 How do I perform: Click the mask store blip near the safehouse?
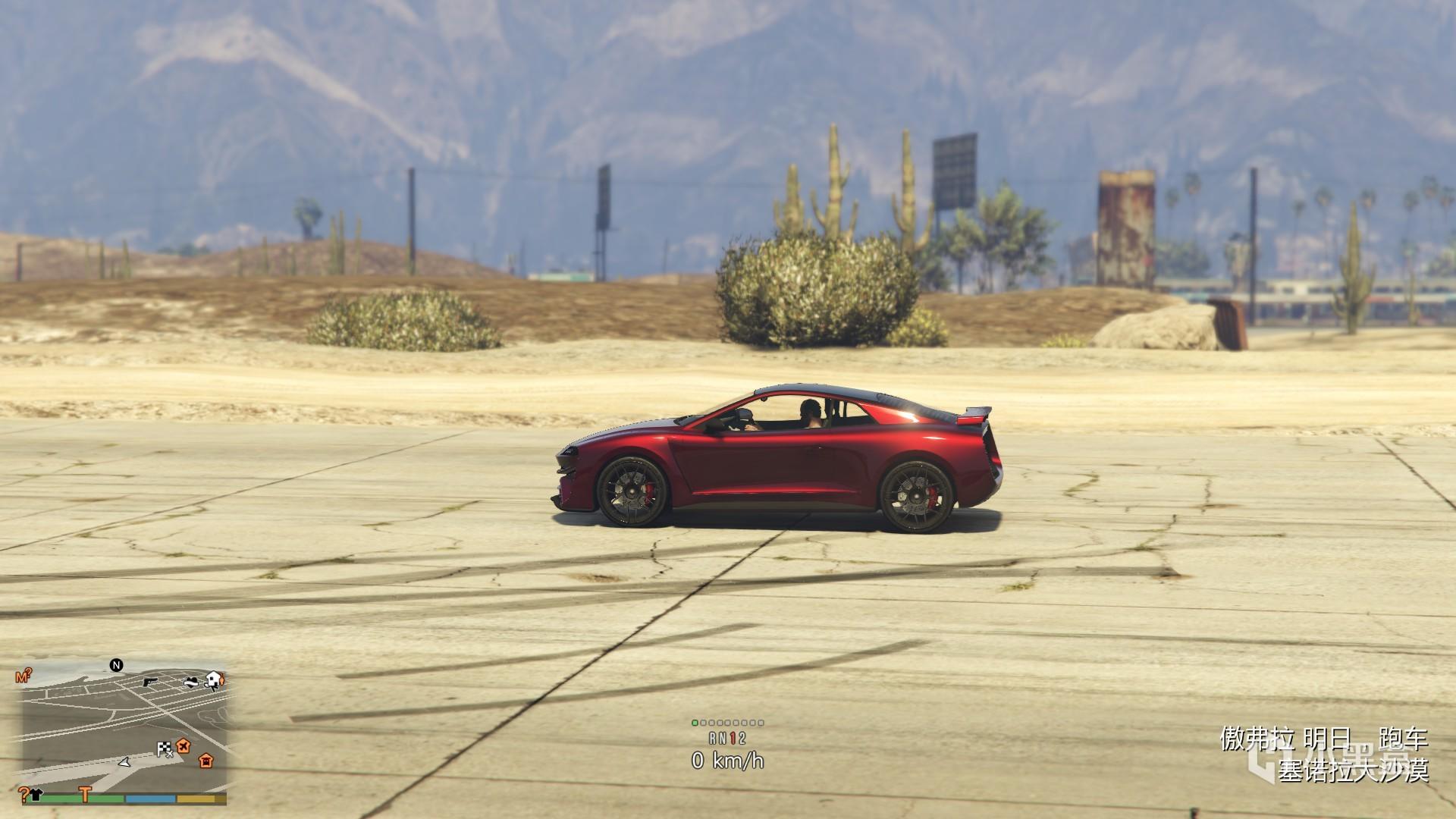(191, 682)
